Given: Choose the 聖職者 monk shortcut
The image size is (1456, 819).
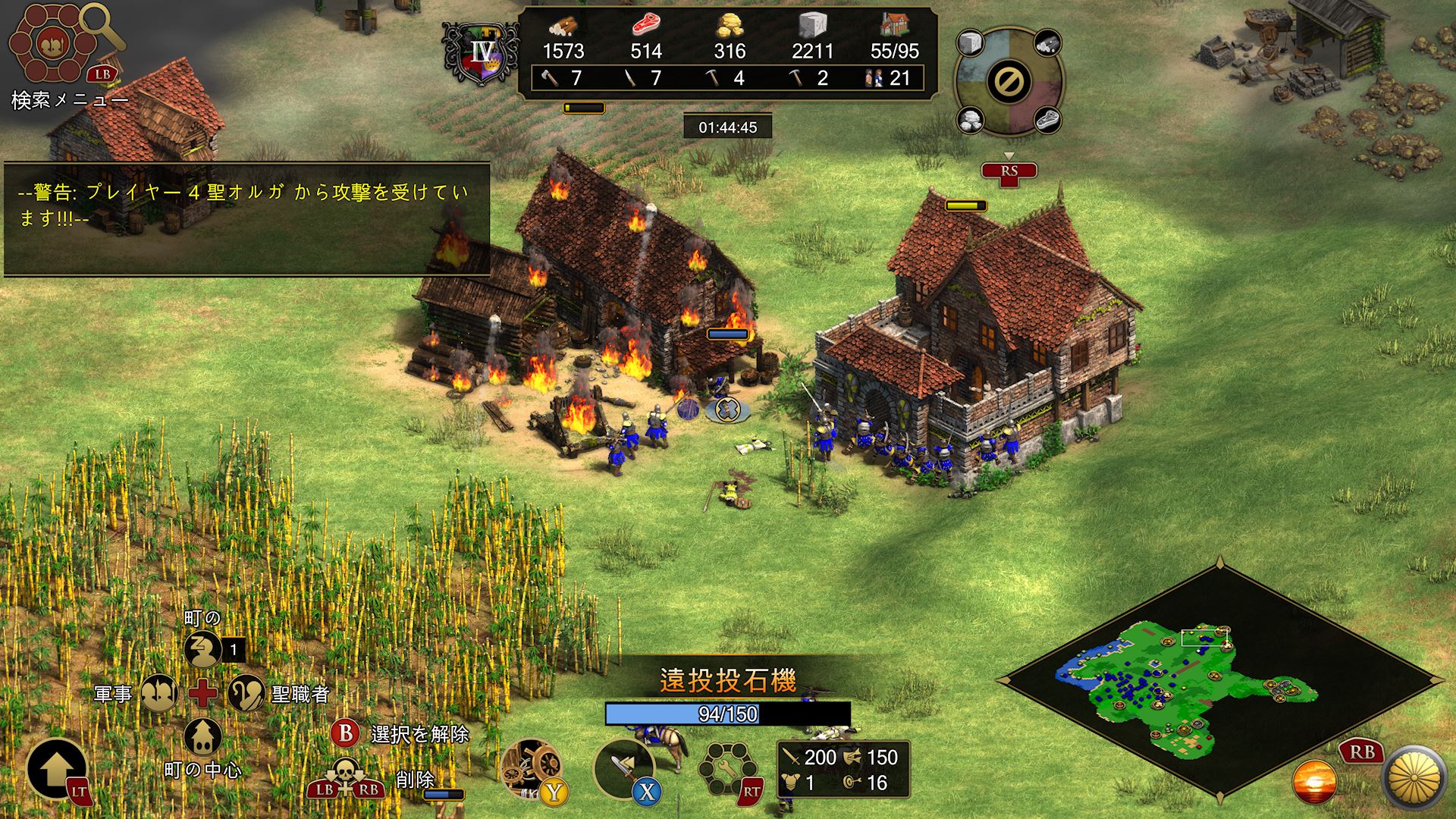Looking at the screenshot, I should tap(245, 692).
